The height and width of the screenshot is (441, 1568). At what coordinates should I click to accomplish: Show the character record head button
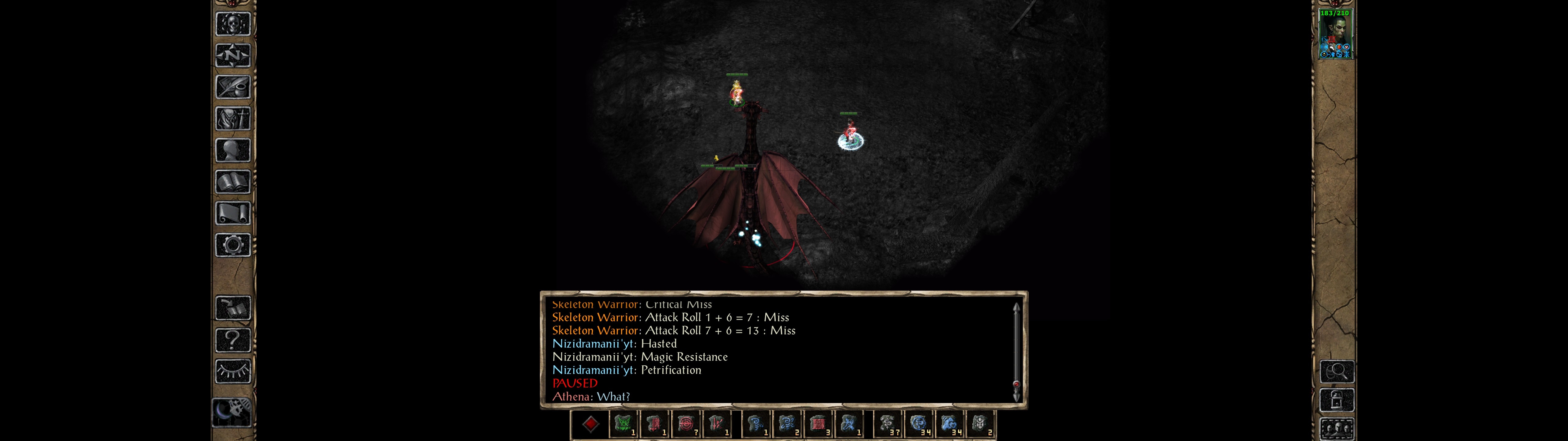232,150
